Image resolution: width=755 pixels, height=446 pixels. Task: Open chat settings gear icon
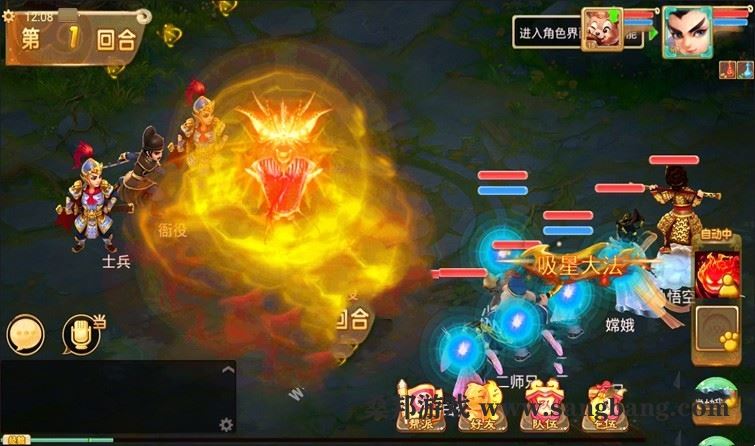pos(226,424)
